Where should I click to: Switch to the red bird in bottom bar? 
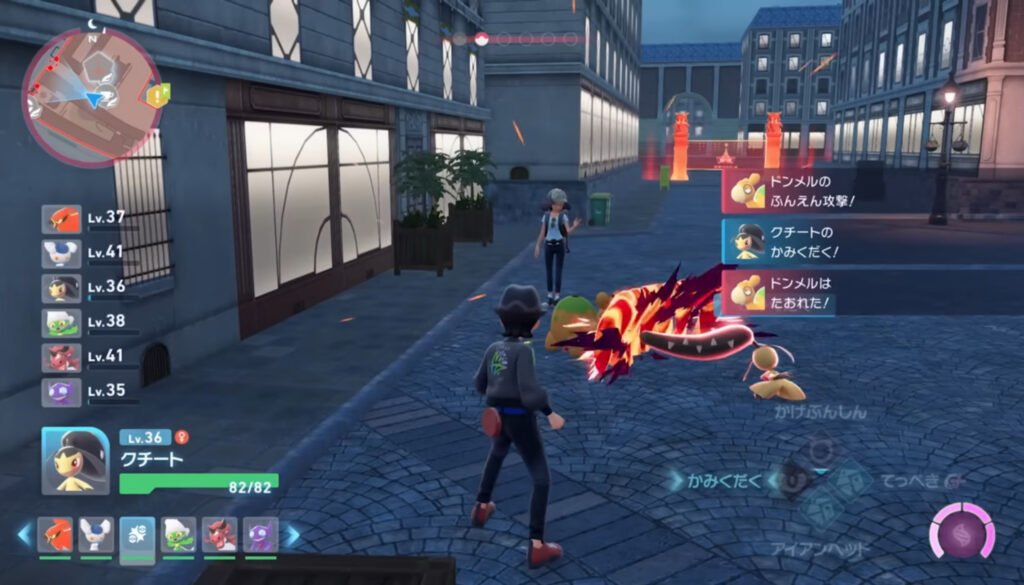coord(54,535)
